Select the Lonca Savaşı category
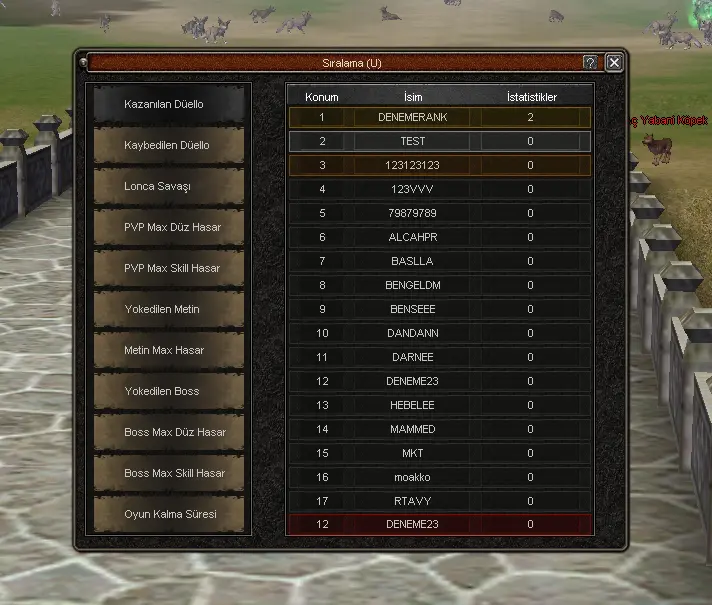712x605 pixels. (x=168, y=186)
